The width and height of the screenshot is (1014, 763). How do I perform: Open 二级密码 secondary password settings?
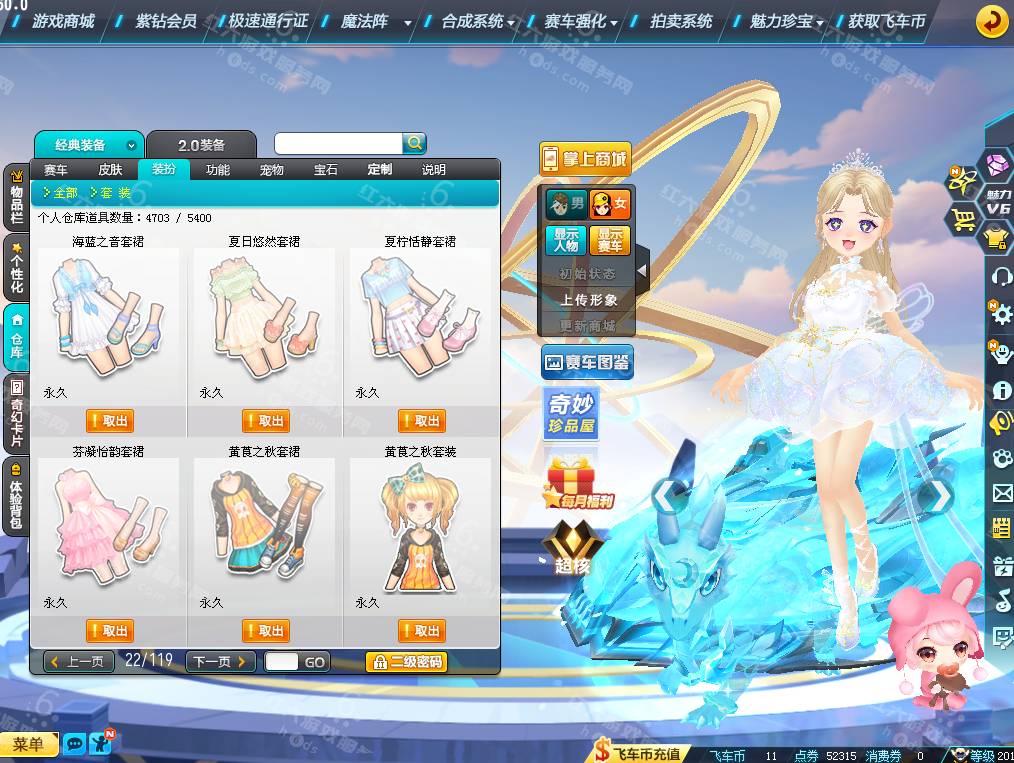point(406,662)
